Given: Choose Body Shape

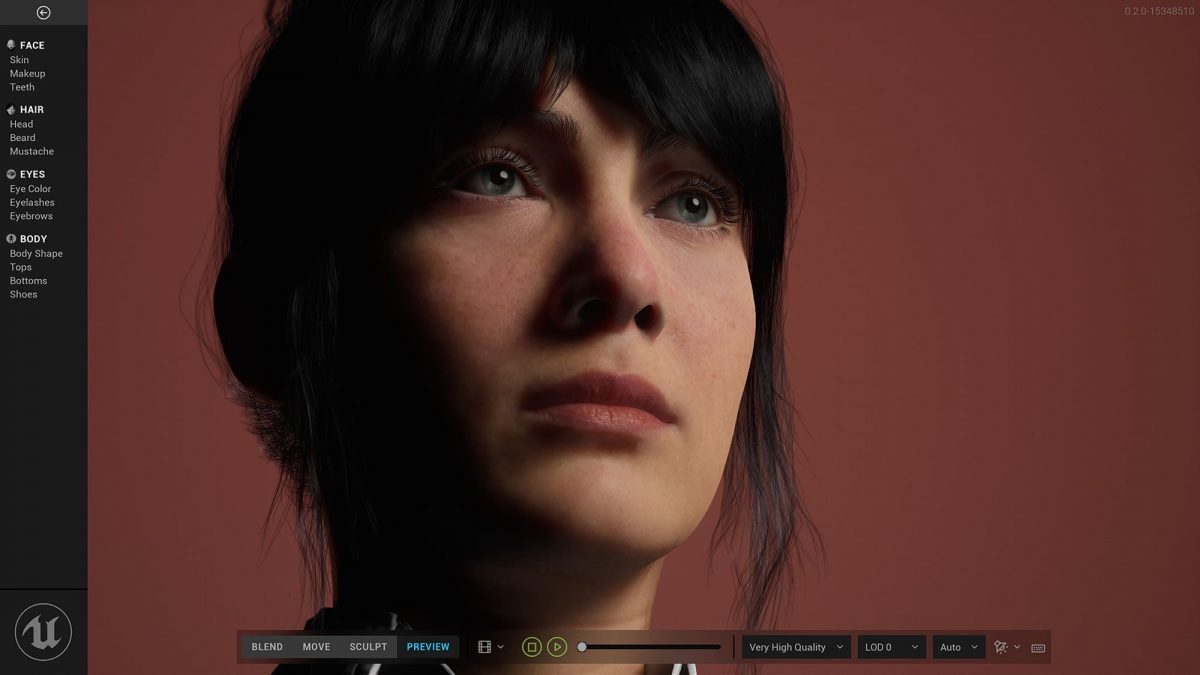Looking at the screenshot, I should click(x=36, y=254).
